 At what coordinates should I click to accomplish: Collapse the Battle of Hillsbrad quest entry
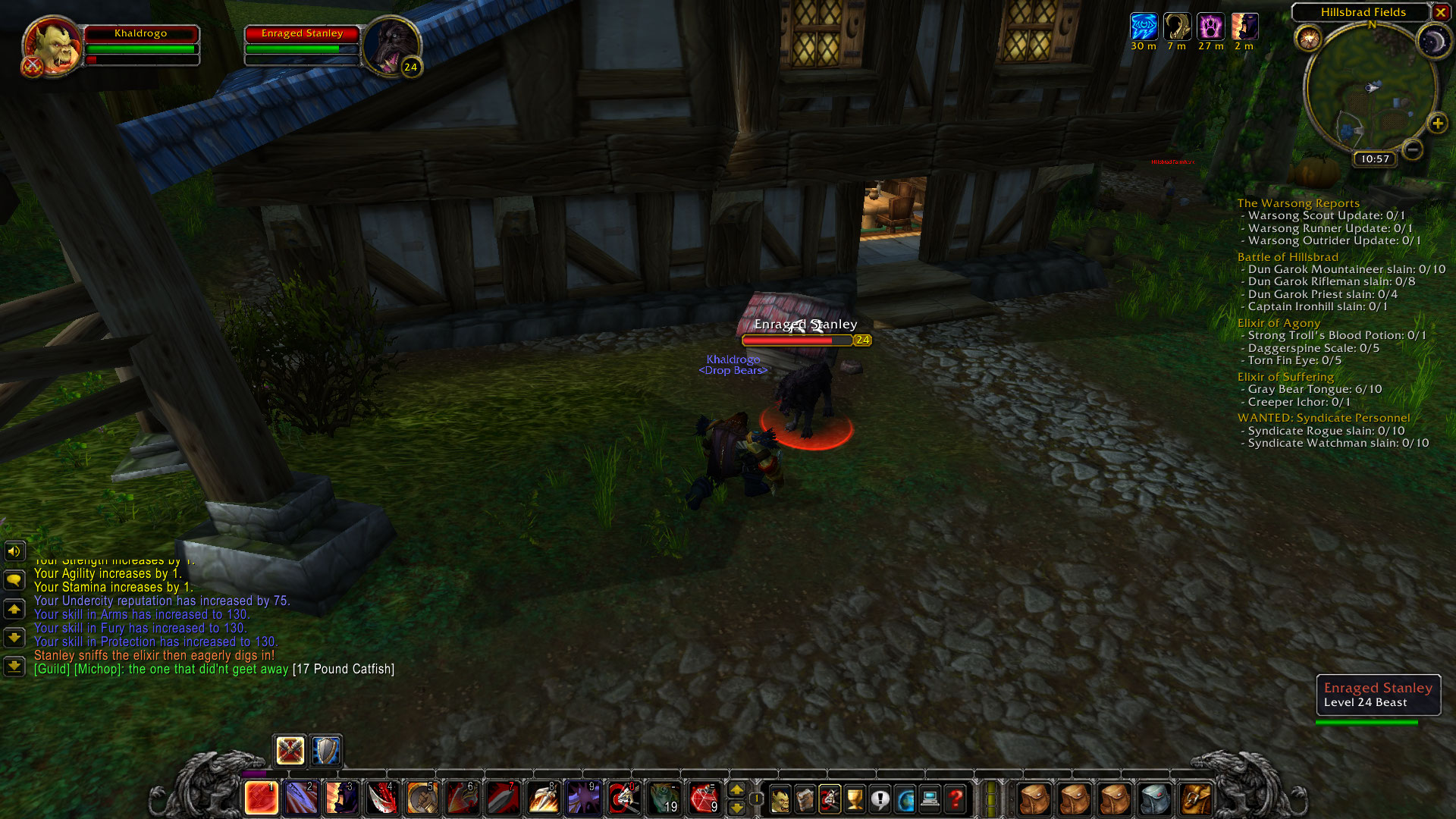(x=1288, y=256)
